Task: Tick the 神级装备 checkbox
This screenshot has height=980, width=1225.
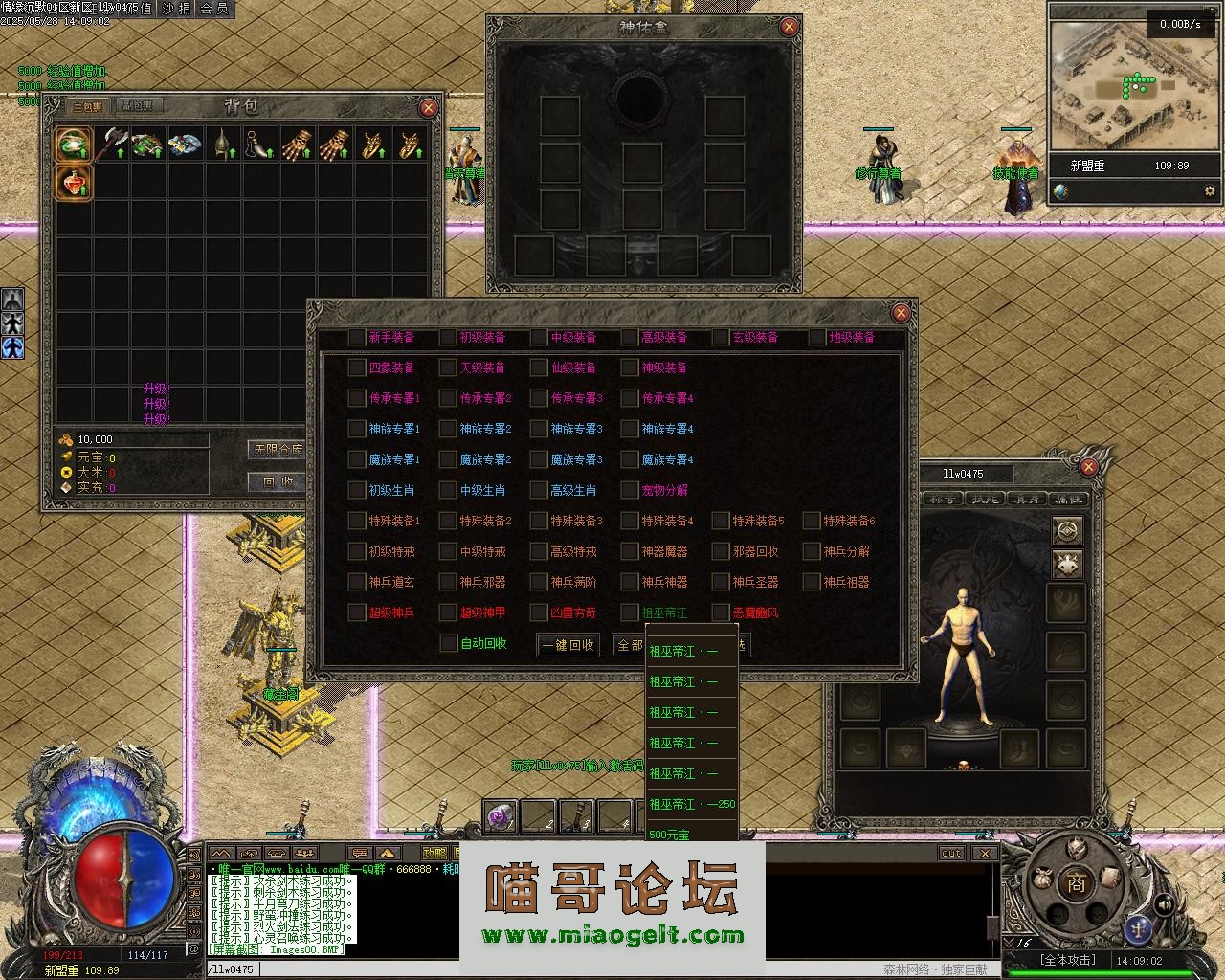Action: tap(629, 367)
